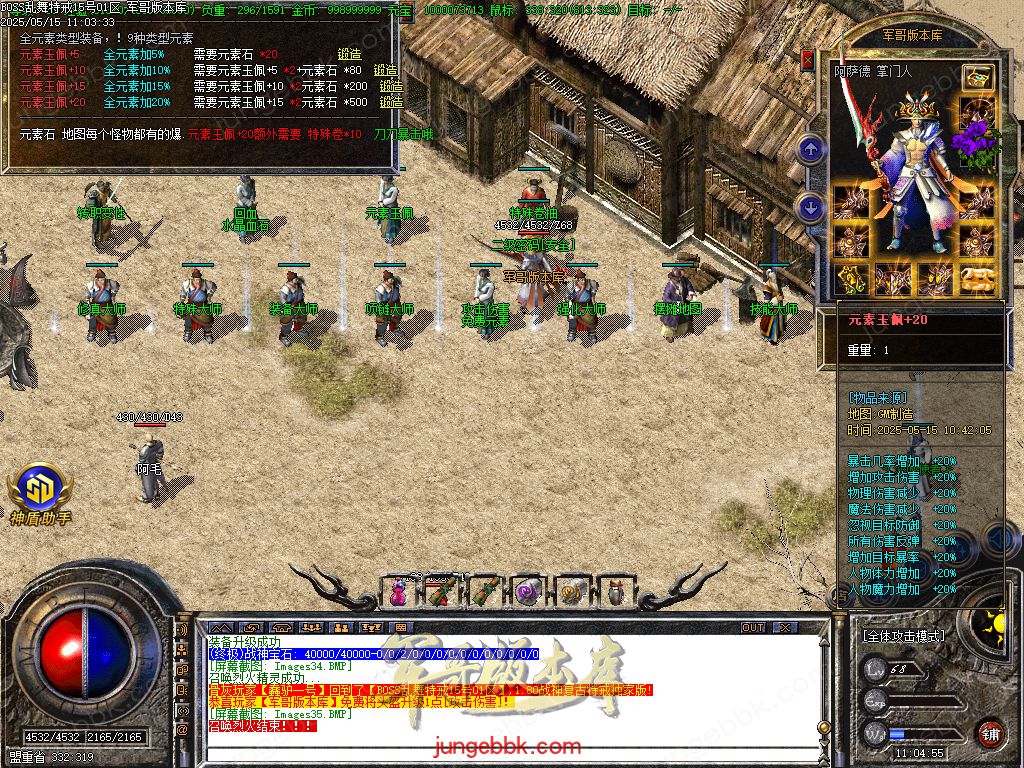
Task: Click the down arrow beside equipment panel
Action: (811, 208)
